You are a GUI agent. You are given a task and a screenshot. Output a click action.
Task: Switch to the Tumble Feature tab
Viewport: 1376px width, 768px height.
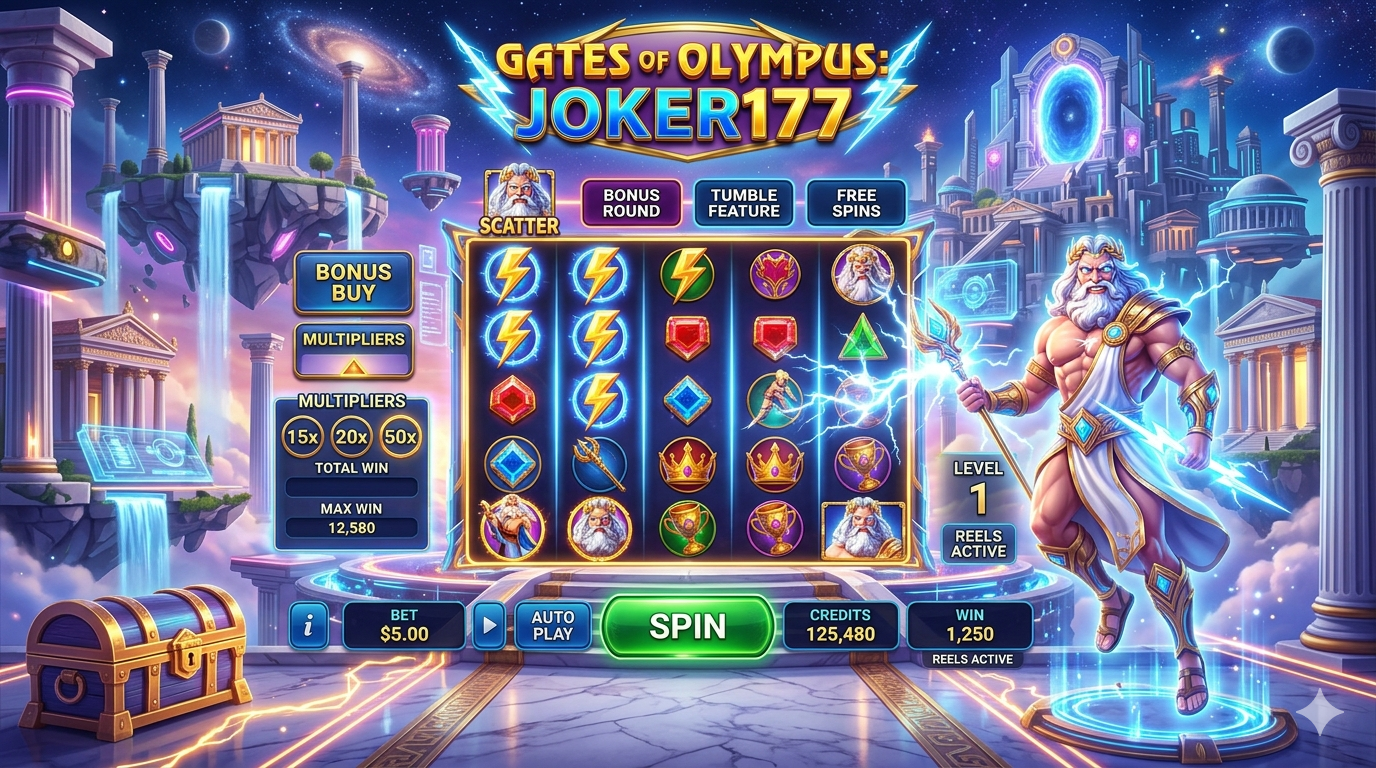tap(744, 203)
